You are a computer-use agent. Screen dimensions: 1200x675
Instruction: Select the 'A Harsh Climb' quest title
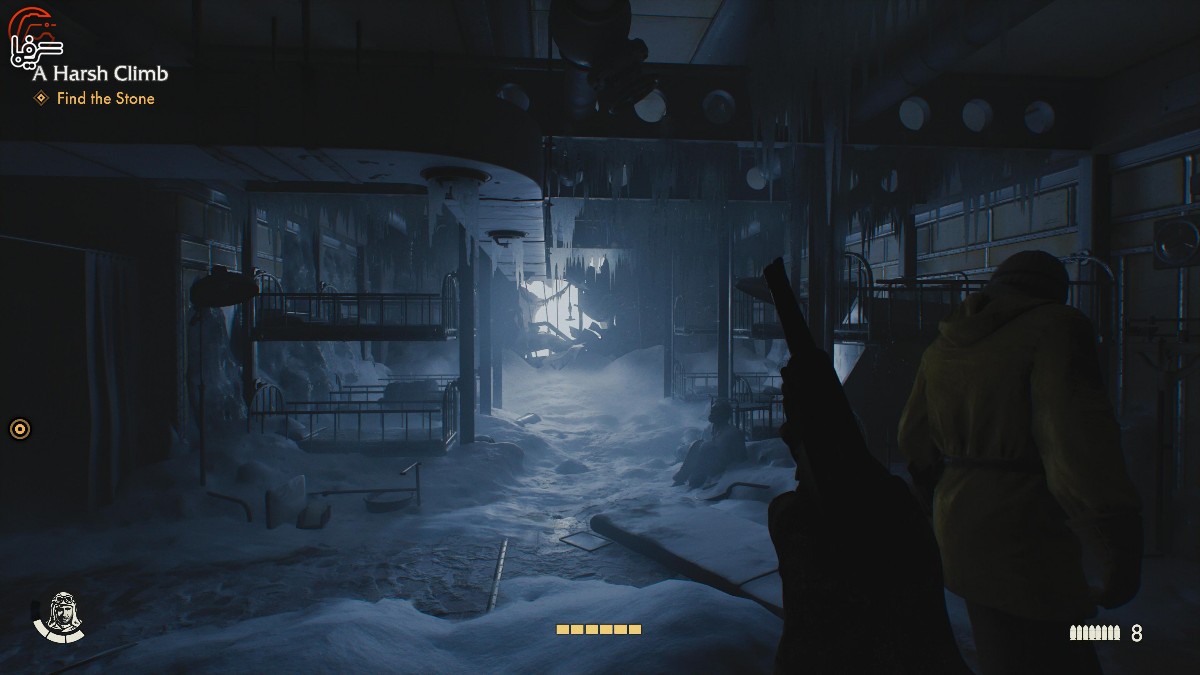(x=100, y=73)
